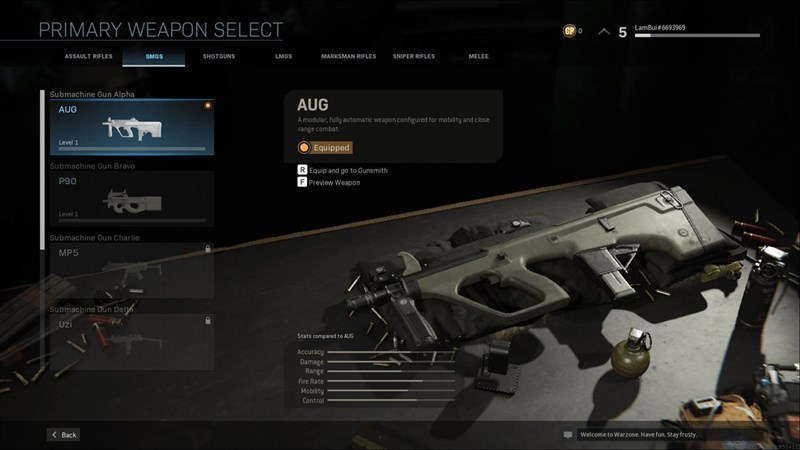Switch to Marksman Rifles tab

[348, 56]
